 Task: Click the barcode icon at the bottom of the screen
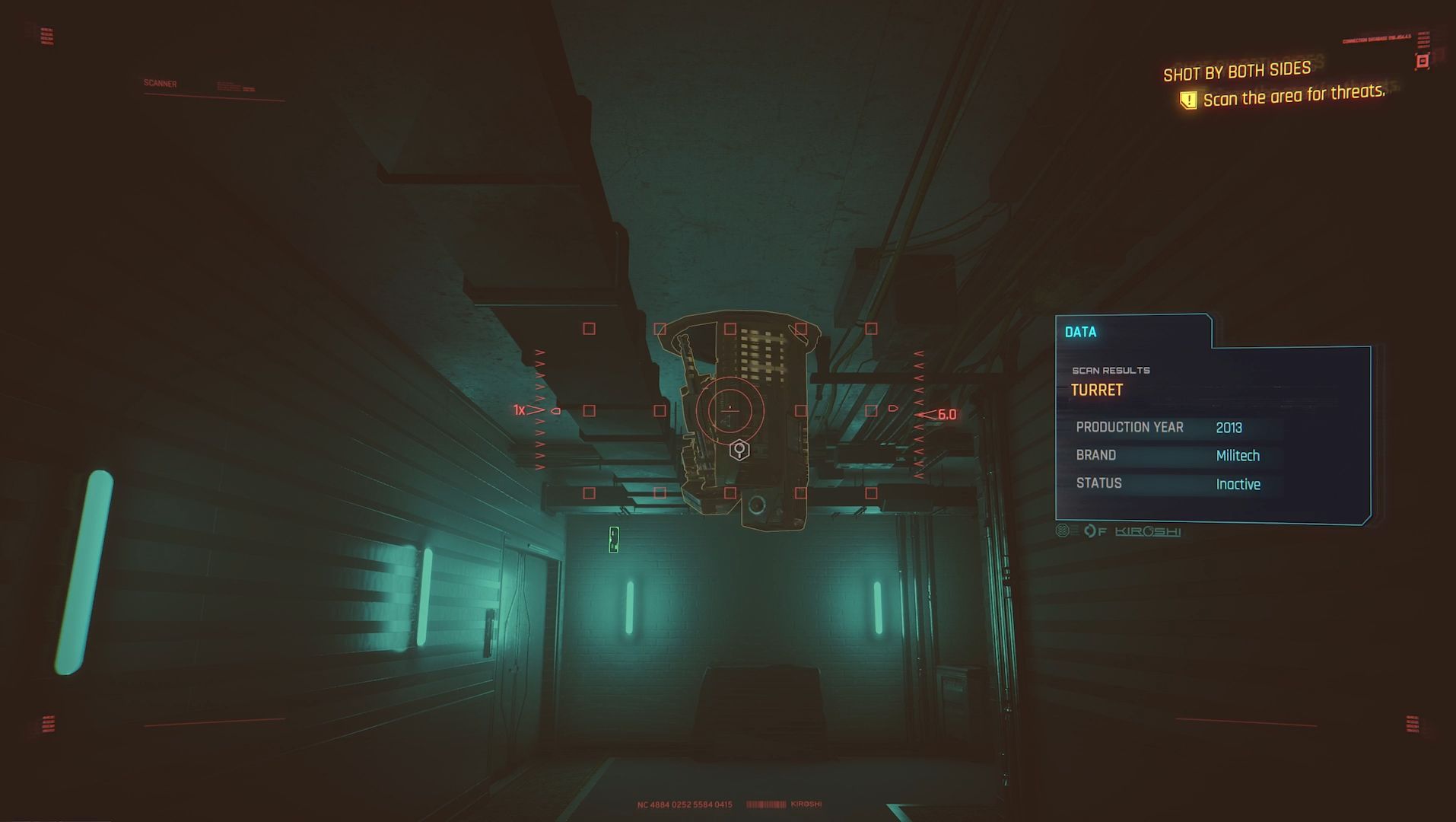coord(765,803)
